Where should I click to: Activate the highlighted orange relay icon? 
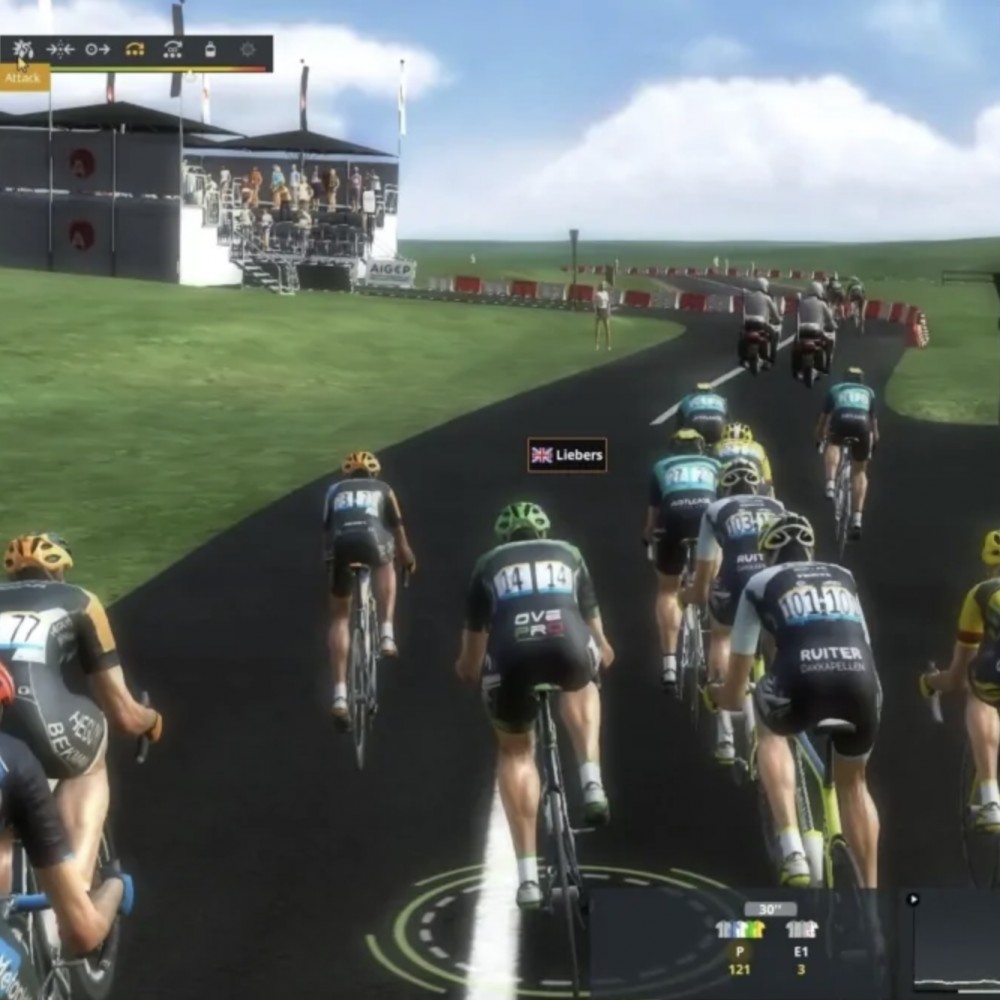click(x=135, y=49)
